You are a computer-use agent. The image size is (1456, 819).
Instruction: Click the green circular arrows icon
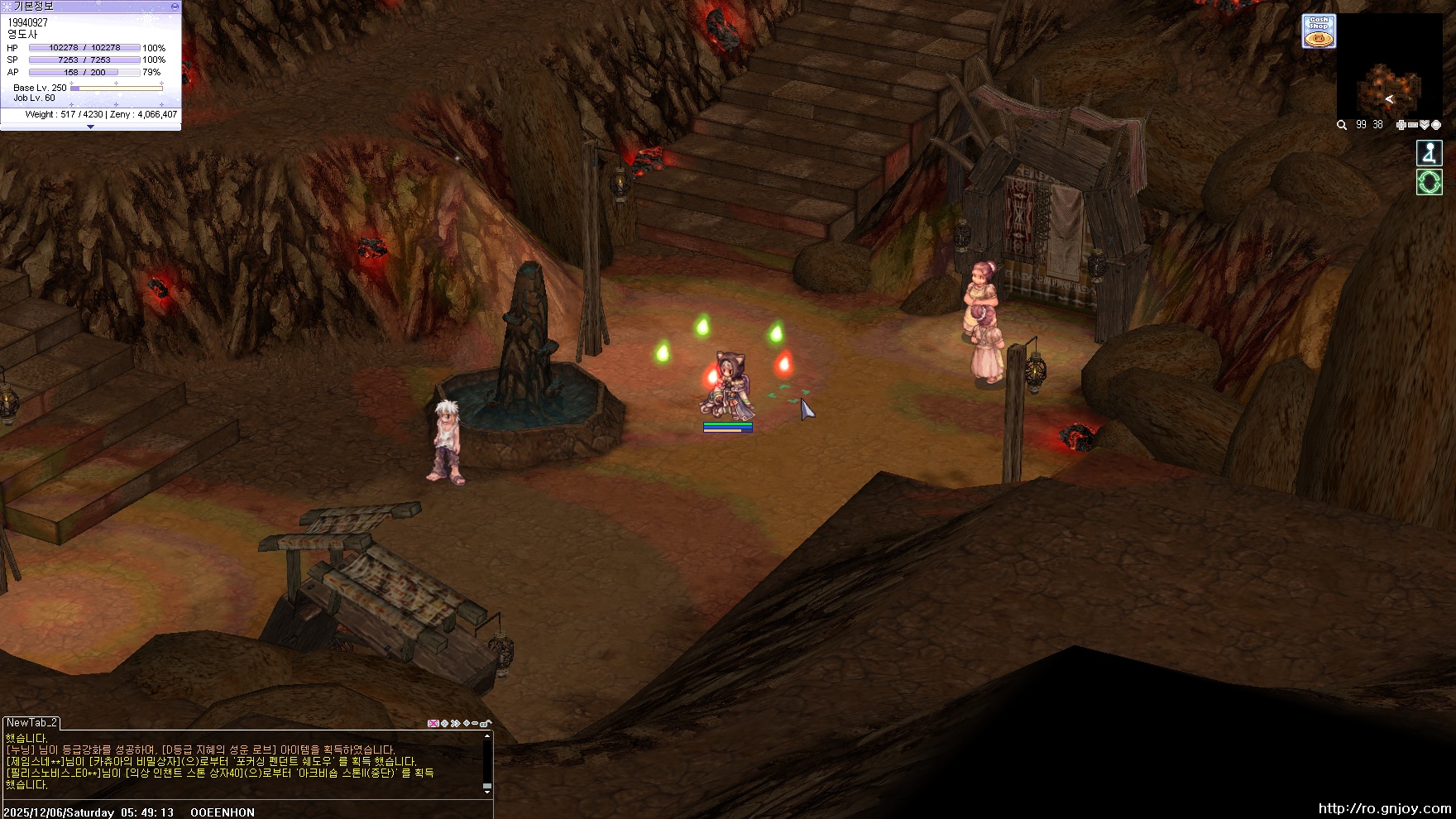(1430, 182)
